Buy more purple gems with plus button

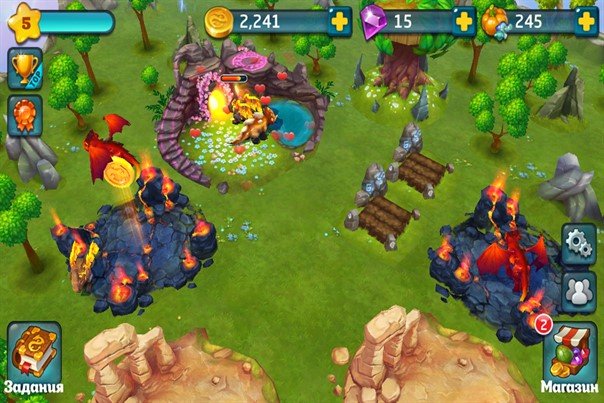click(x=462, y=21)
